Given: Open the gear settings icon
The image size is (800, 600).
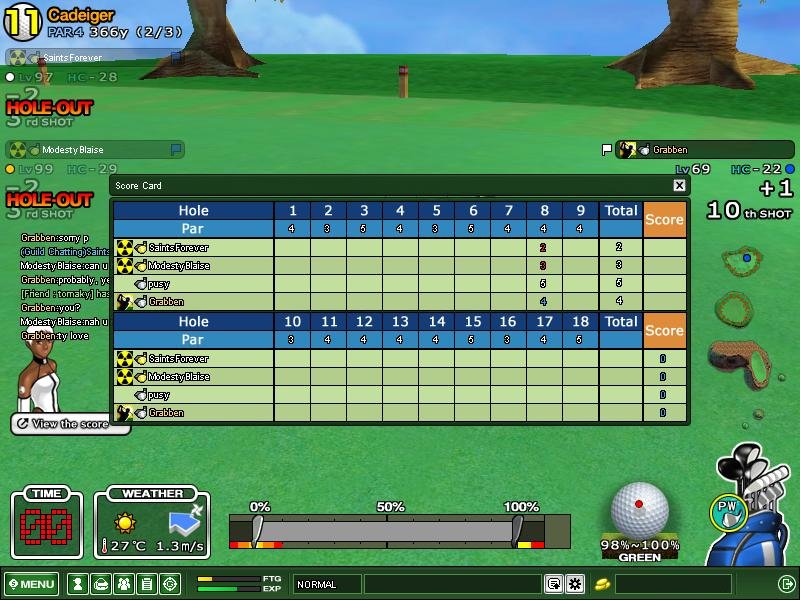Looking at the screenshot, I should coord(575,584).
